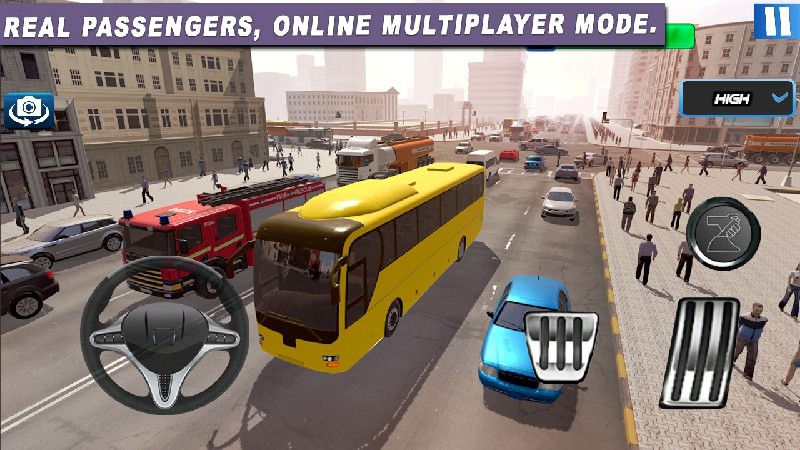Tap the round gear shift button
This screenshot has width=800, height=450.
724,233
